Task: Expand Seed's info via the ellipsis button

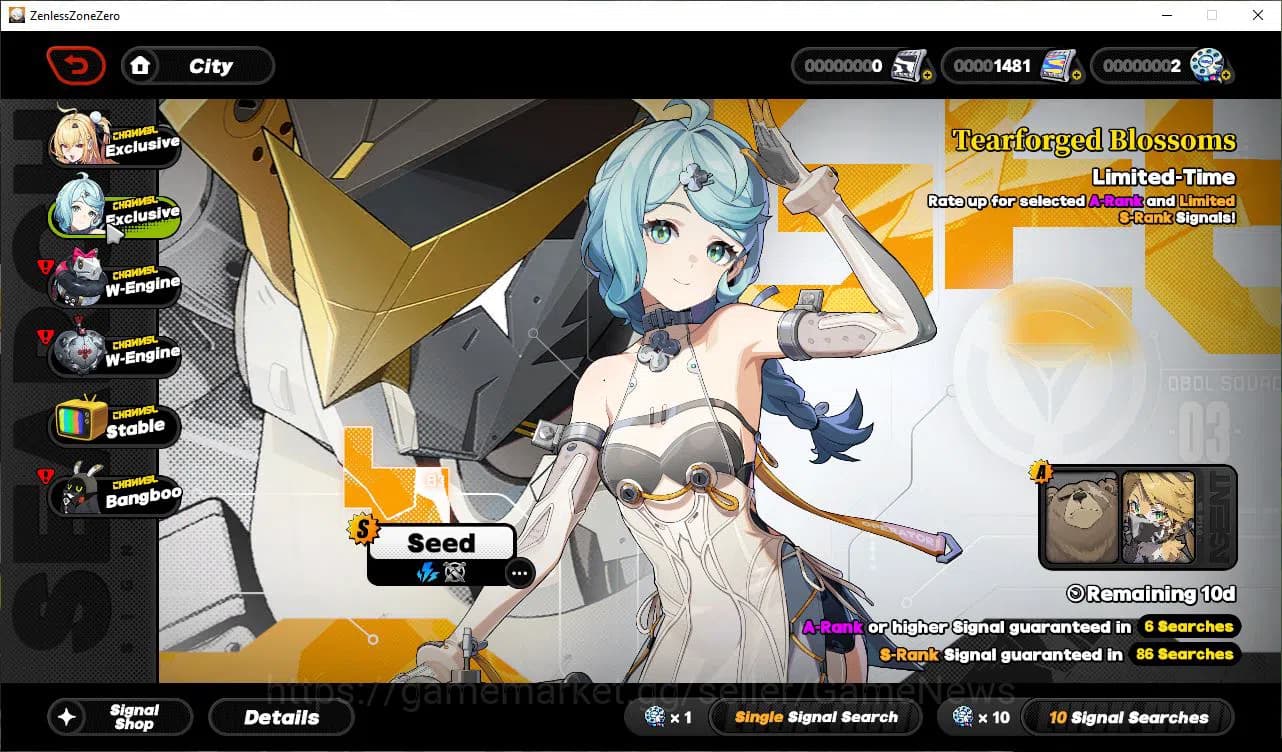Action: point(520,572)
